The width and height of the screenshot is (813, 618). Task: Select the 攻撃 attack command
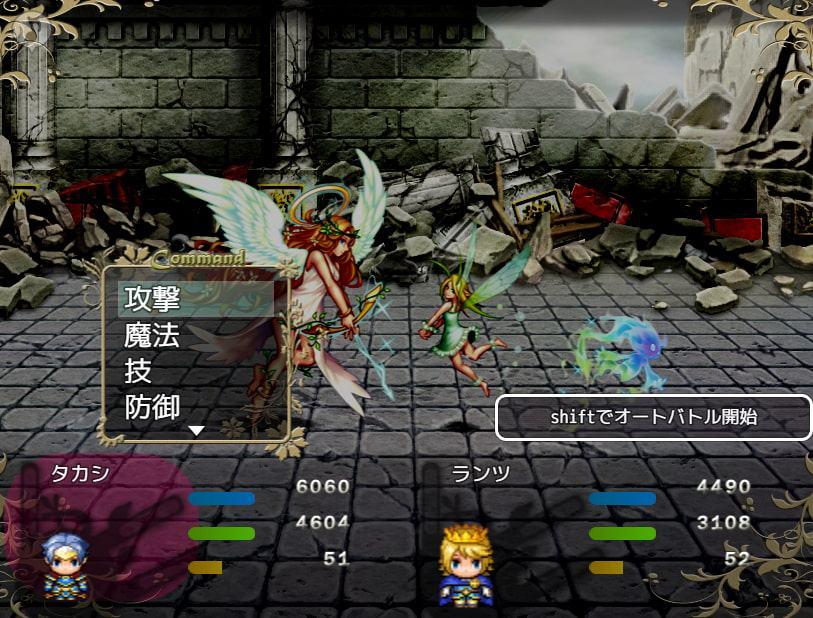[x=152, y=299]
